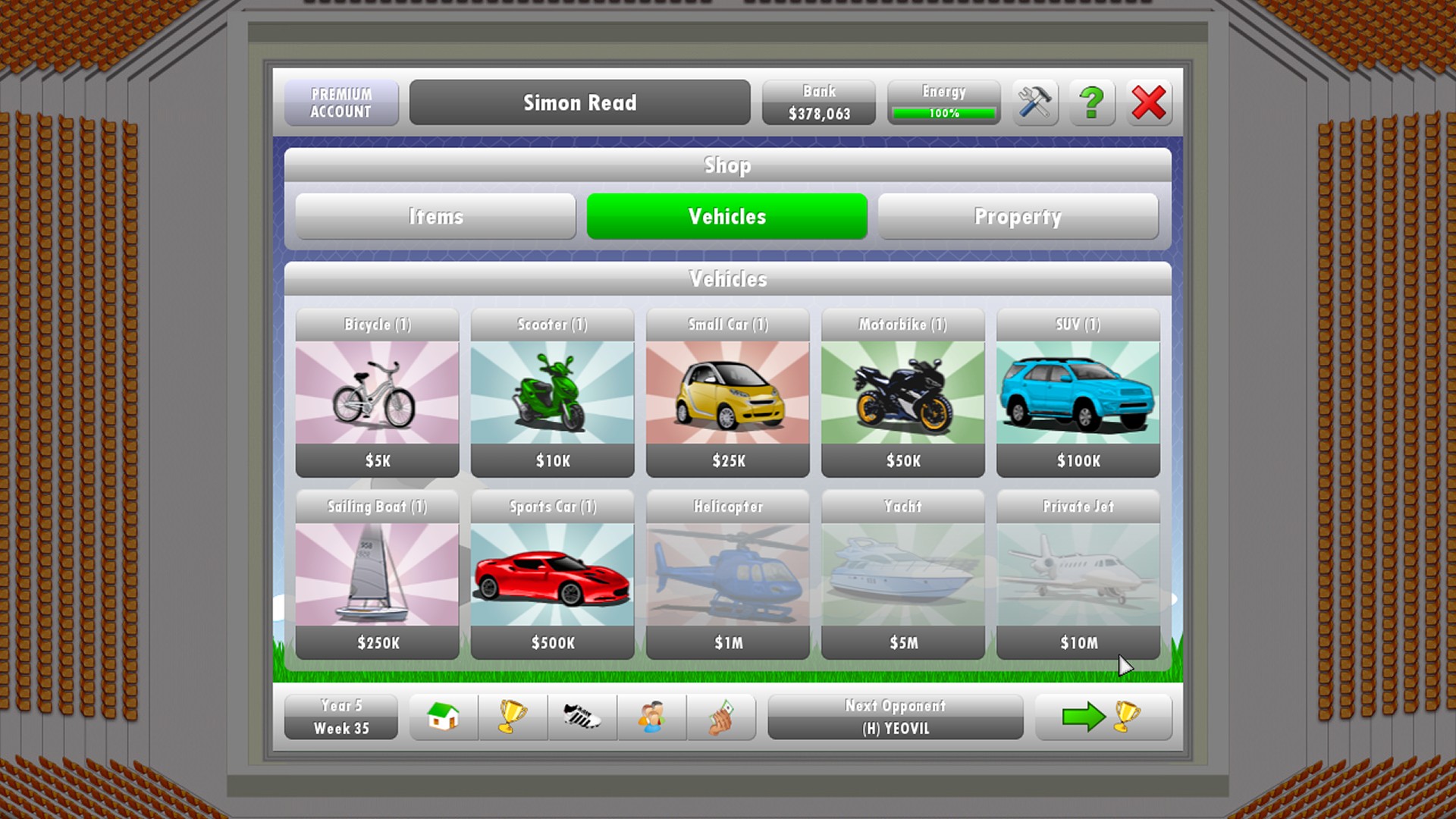Reselect the Vehicles tab
Screen dimensions: 1456x819
726,216
